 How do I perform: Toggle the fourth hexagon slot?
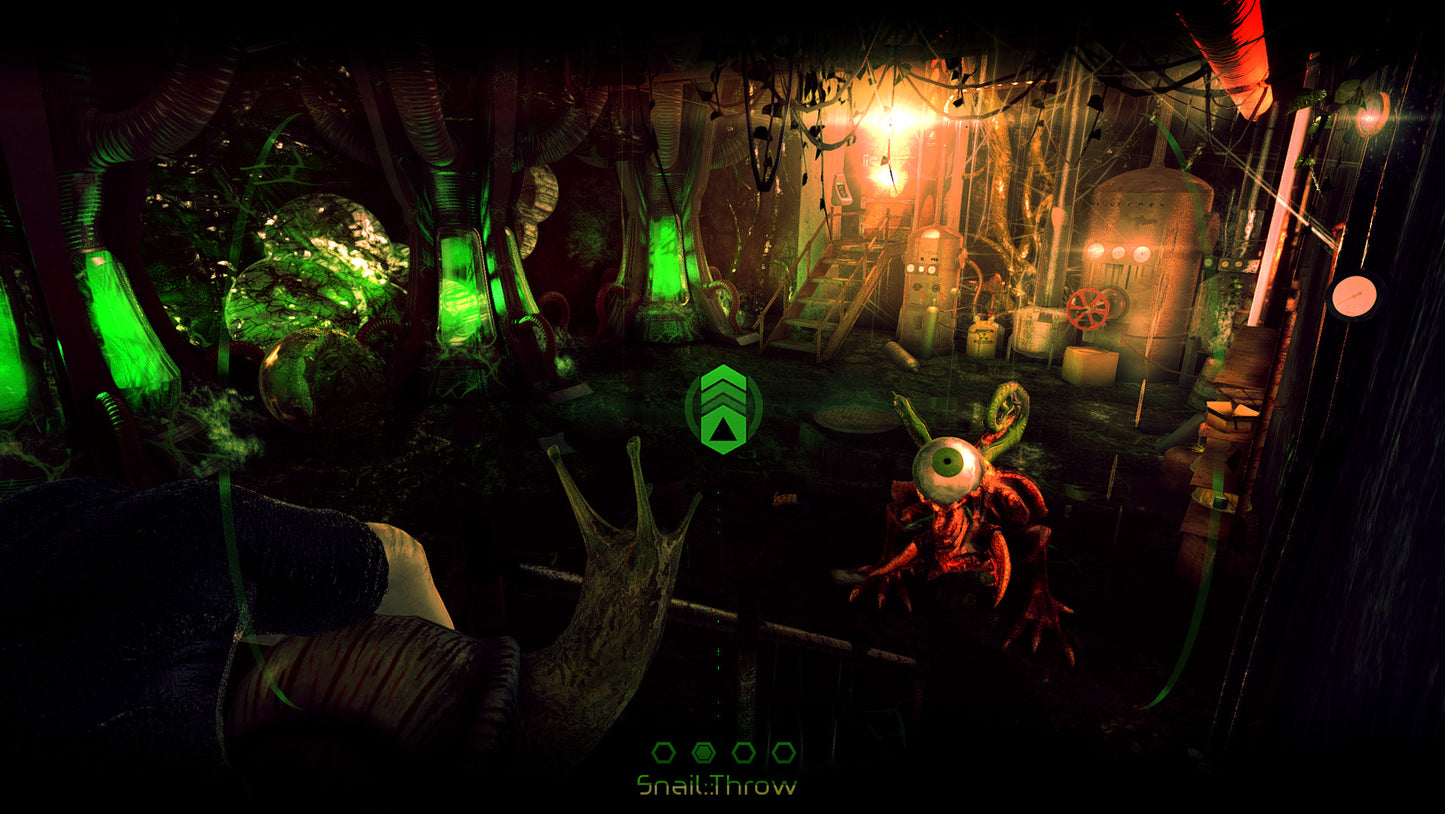pyautogui.click(x=782, y=752)
